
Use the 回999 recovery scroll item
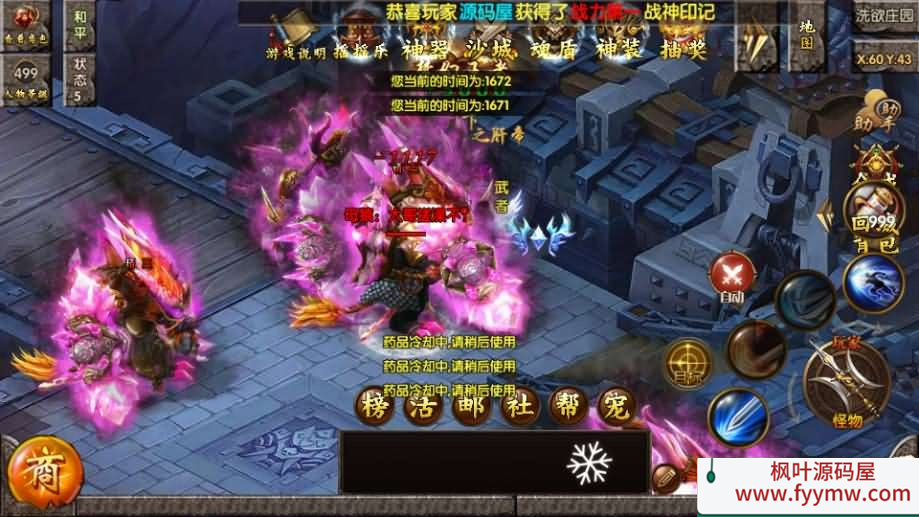pos(871,203)
